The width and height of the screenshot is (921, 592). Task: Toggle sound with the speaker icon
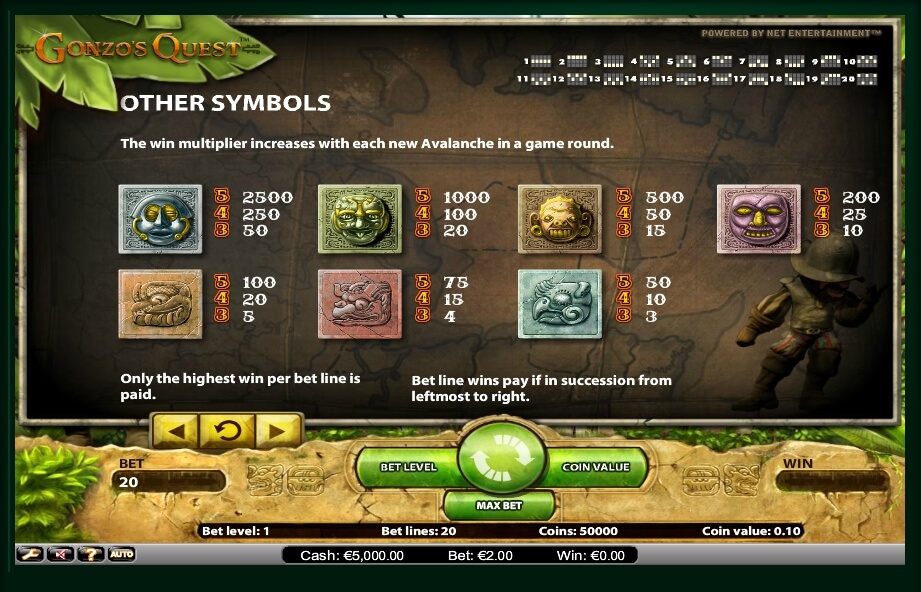[60, 554]
